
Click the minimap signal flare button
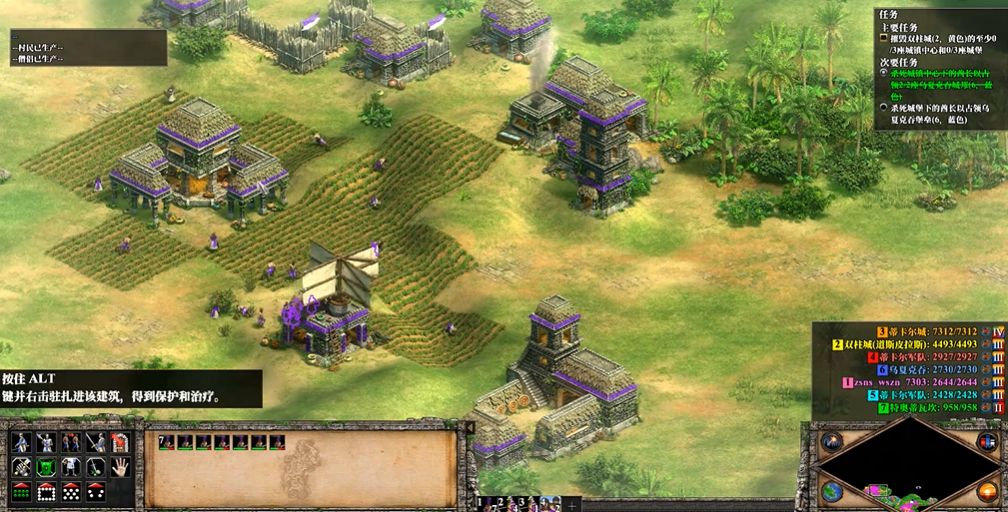click(x=831, y=441)
